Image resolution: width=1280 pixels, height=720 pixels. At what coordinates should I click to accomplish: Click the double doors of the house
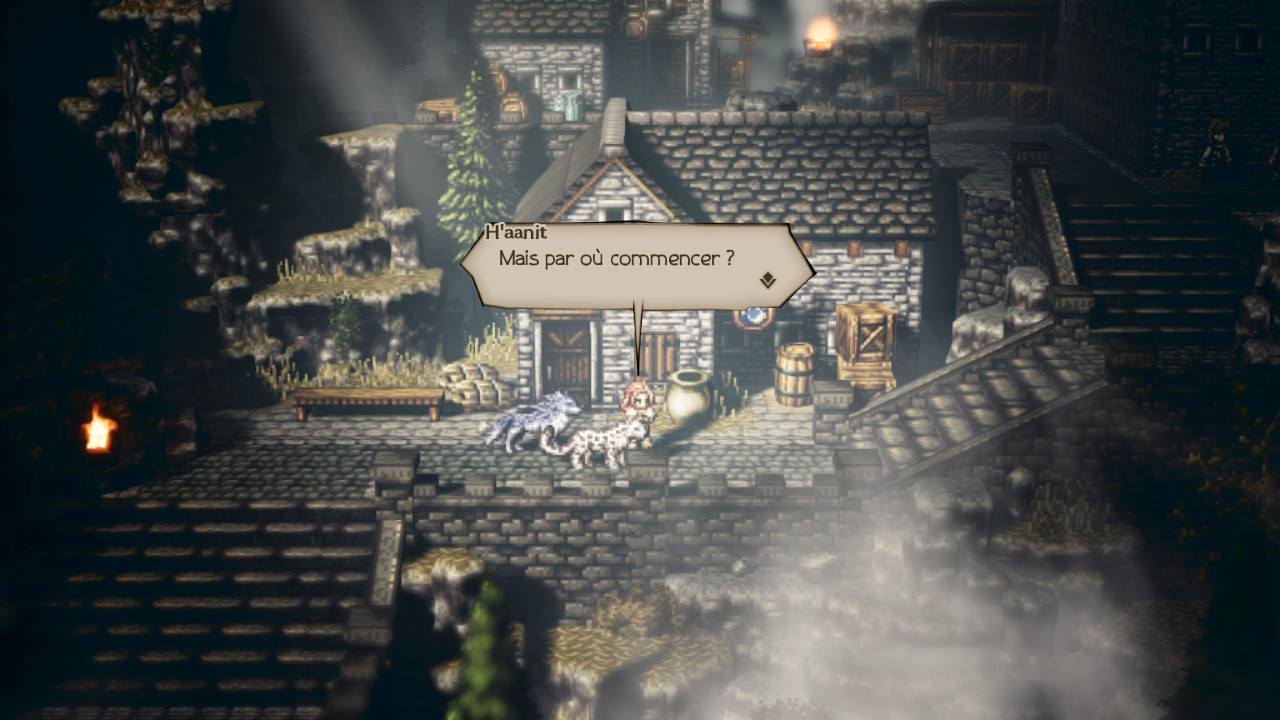(x=566, y=355)
